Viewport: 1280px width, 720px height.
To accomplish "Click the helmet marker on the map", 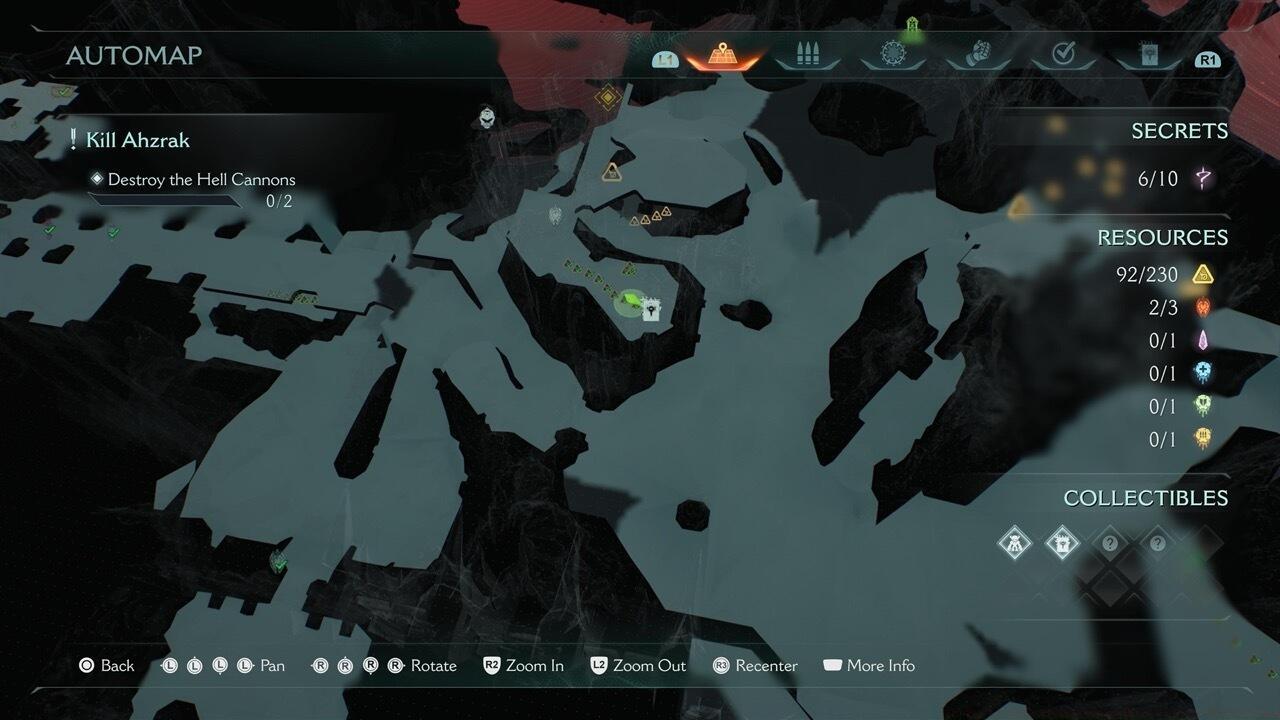I will pos(487,118).
